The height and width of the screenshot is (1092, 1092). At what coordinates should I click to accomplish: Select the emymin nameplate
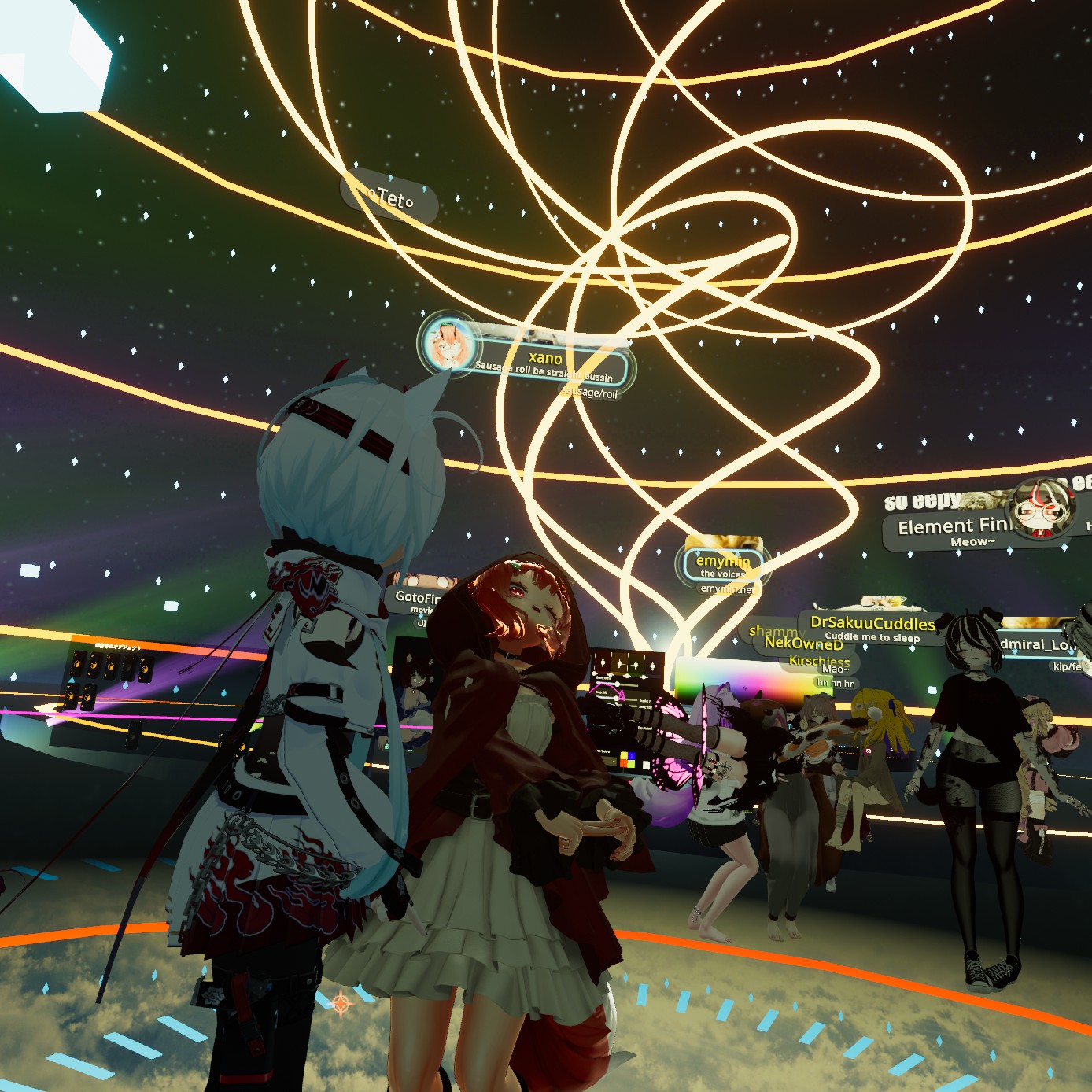click(722, 562)
